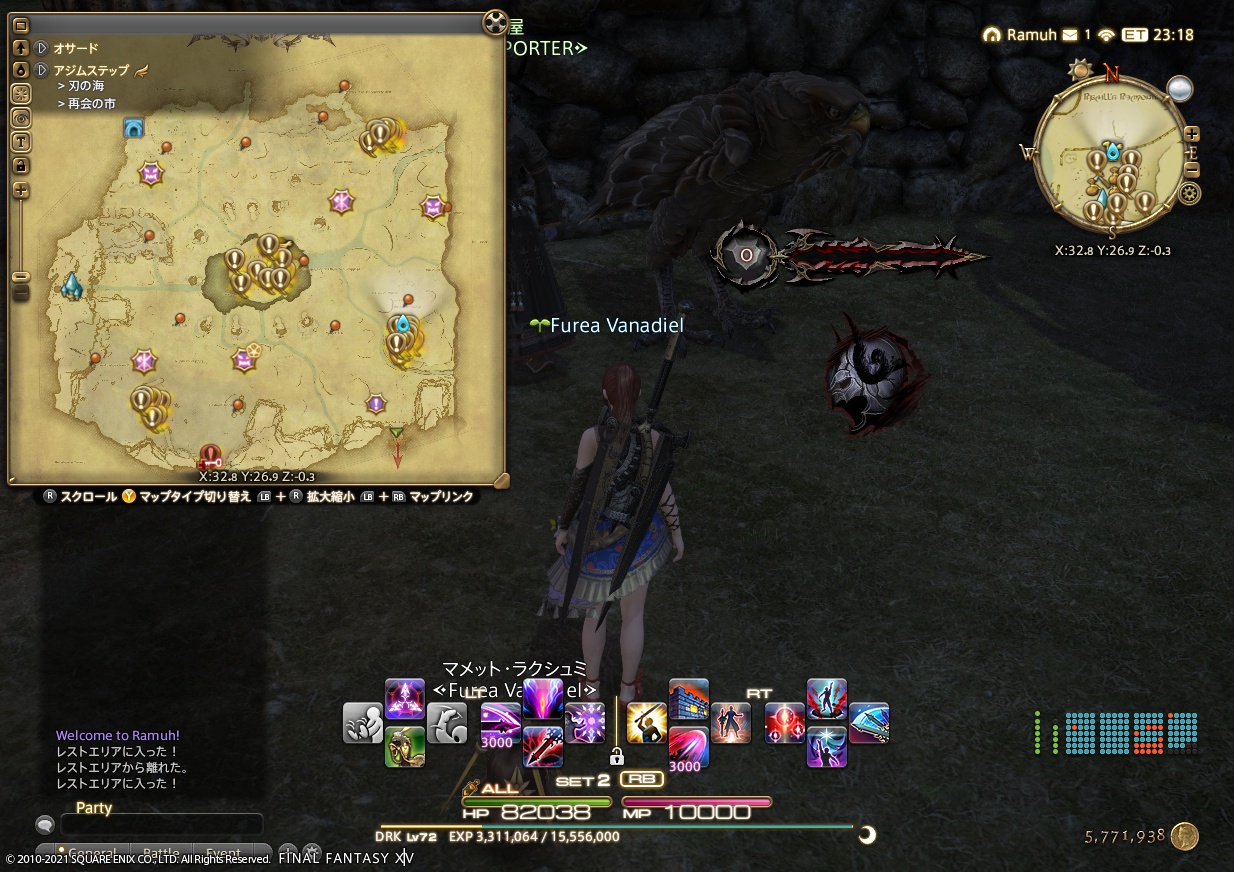Toggle the hotbar padlock
Image resolution: width=1234 pixels, height=872 pixels.
[617, 755]
